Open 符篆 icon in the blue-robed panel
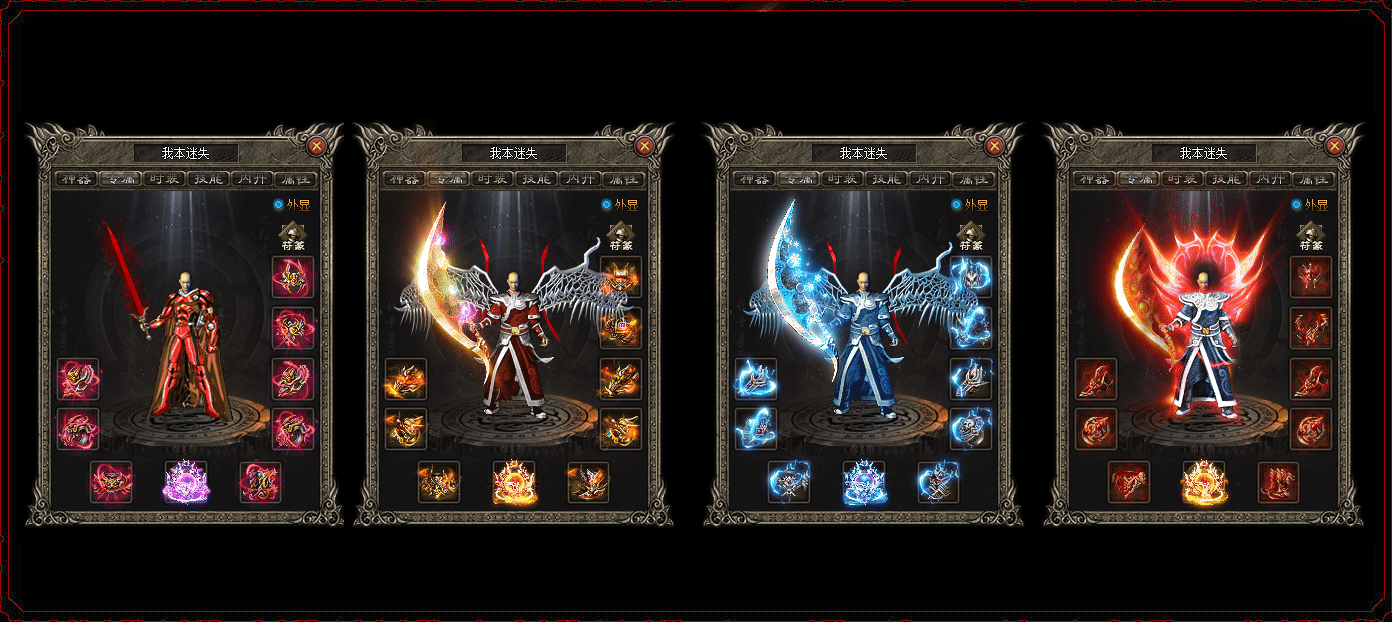This screenshot has height=622, width=1392. 970,236
